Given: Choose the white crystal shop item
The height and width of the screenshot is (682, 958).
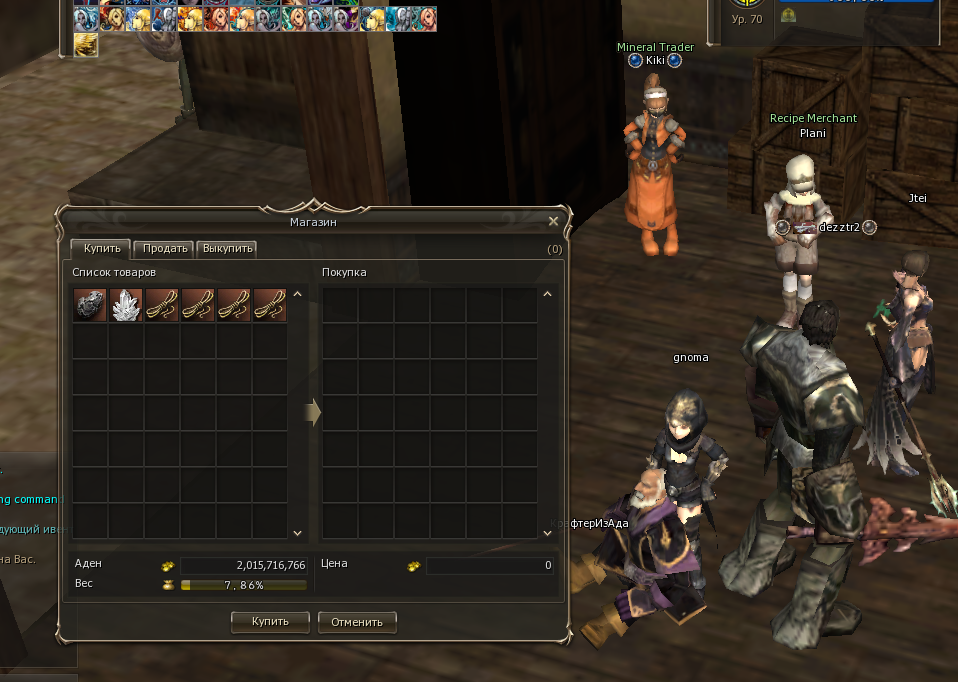Looking at the screenshot, I should pos(126,305).
